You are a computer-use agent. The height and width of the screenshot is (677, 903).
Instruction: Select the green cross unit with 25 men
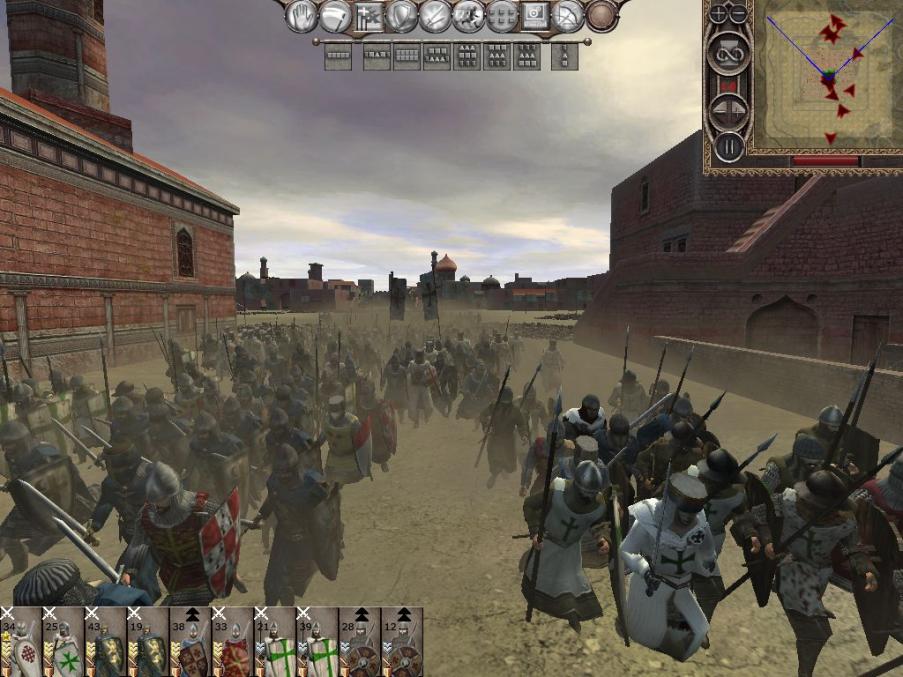[x=63, y=642]
